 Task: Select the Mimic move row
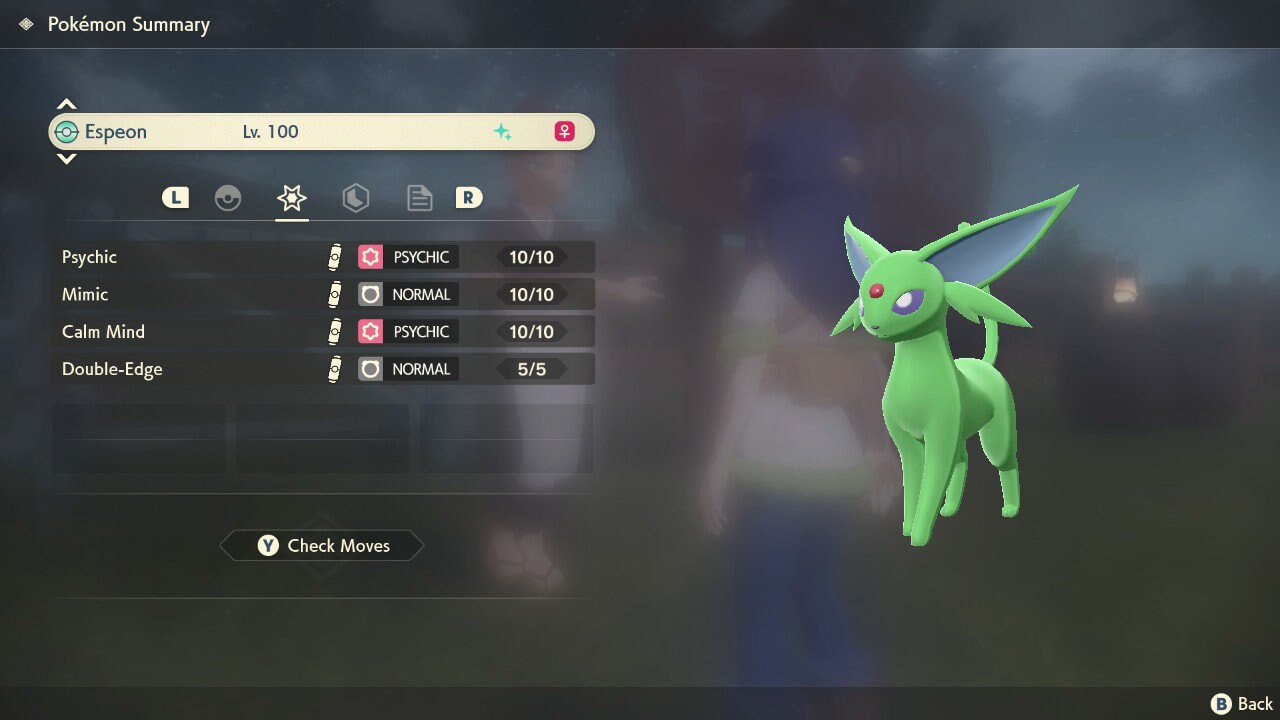click(x=323, y=294)
